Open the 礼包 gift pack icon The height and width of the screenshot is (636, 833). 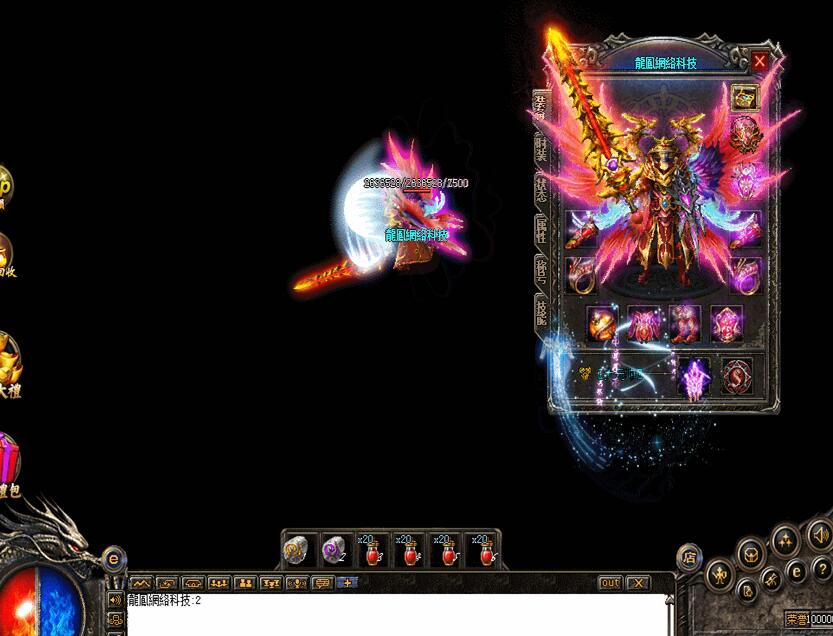(x=8, y=463)
